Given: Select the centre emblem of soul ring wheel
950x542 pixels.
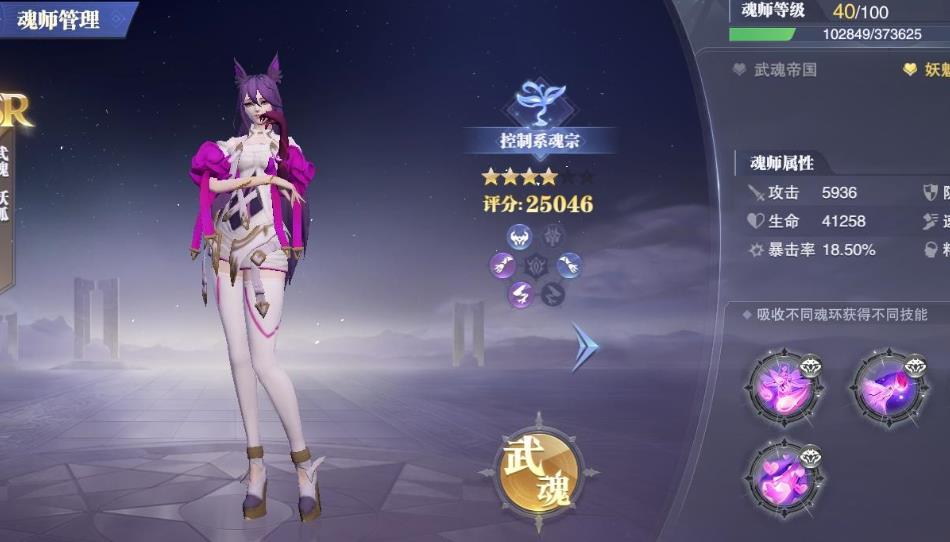Looking at the screenshot, I should 536,266.
